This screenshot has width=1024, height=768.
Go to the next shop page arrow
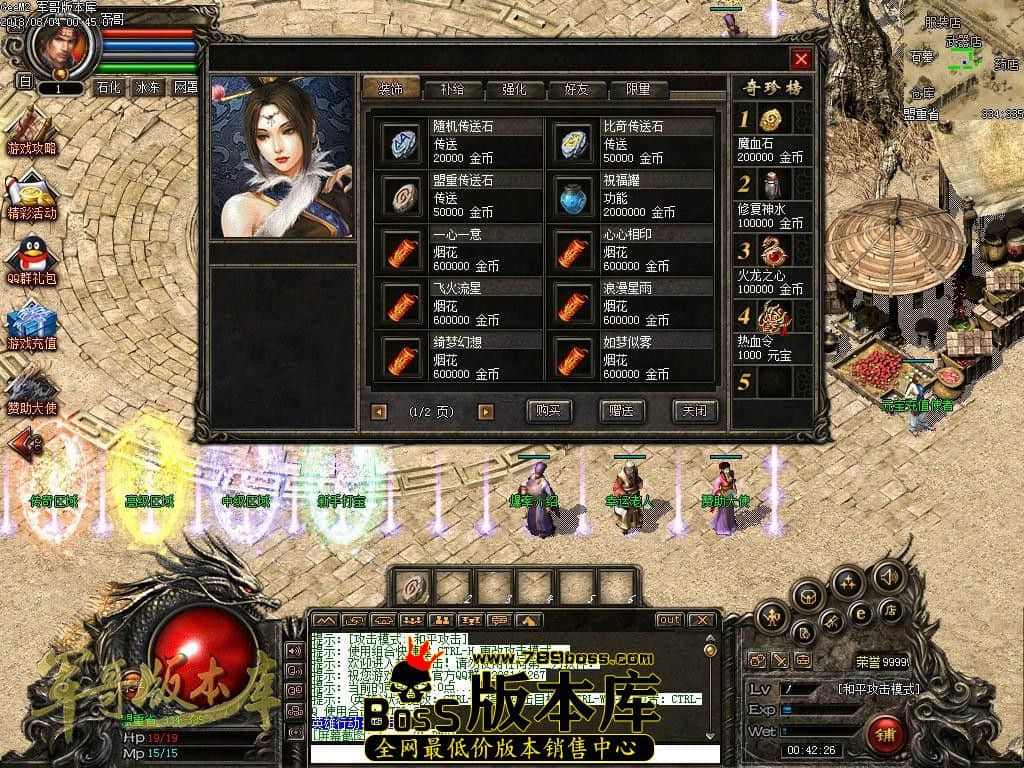point(486,411)
